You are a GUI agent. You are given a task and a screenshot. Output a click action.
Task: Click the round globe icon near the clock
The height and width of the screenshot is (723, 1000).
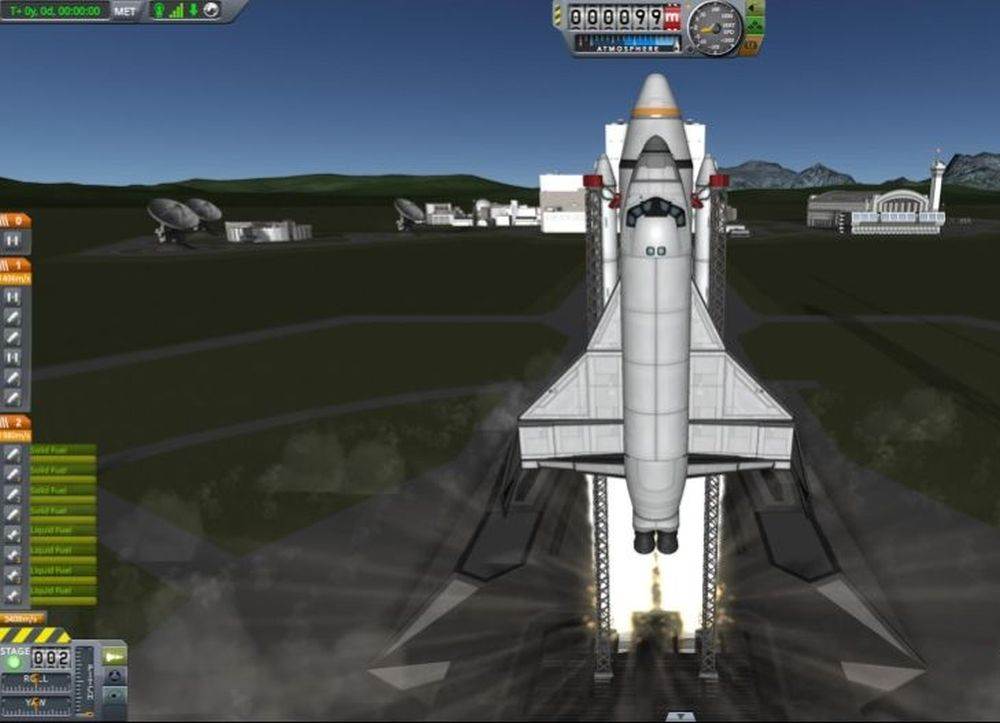(211, 11)
